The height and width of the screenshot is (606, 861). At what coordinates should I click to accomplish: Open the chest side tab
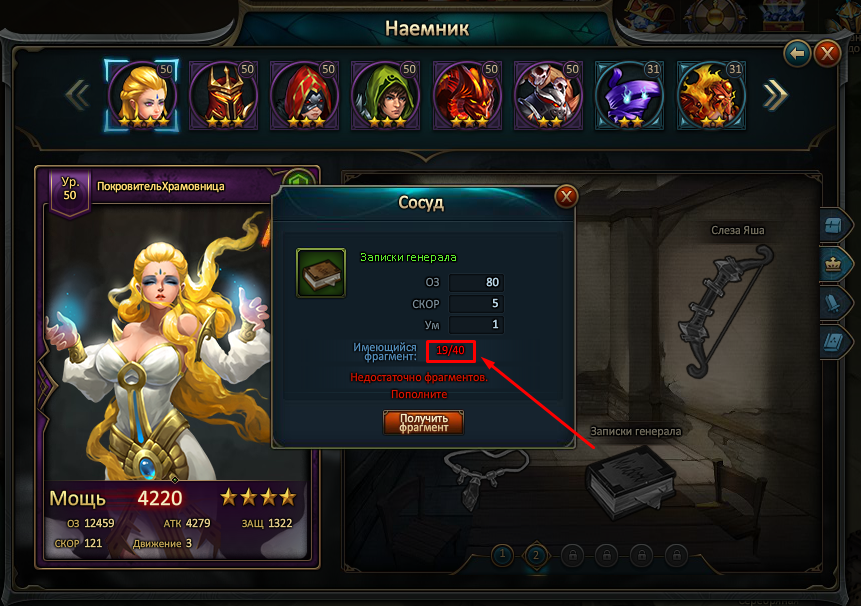coord(833,227)
